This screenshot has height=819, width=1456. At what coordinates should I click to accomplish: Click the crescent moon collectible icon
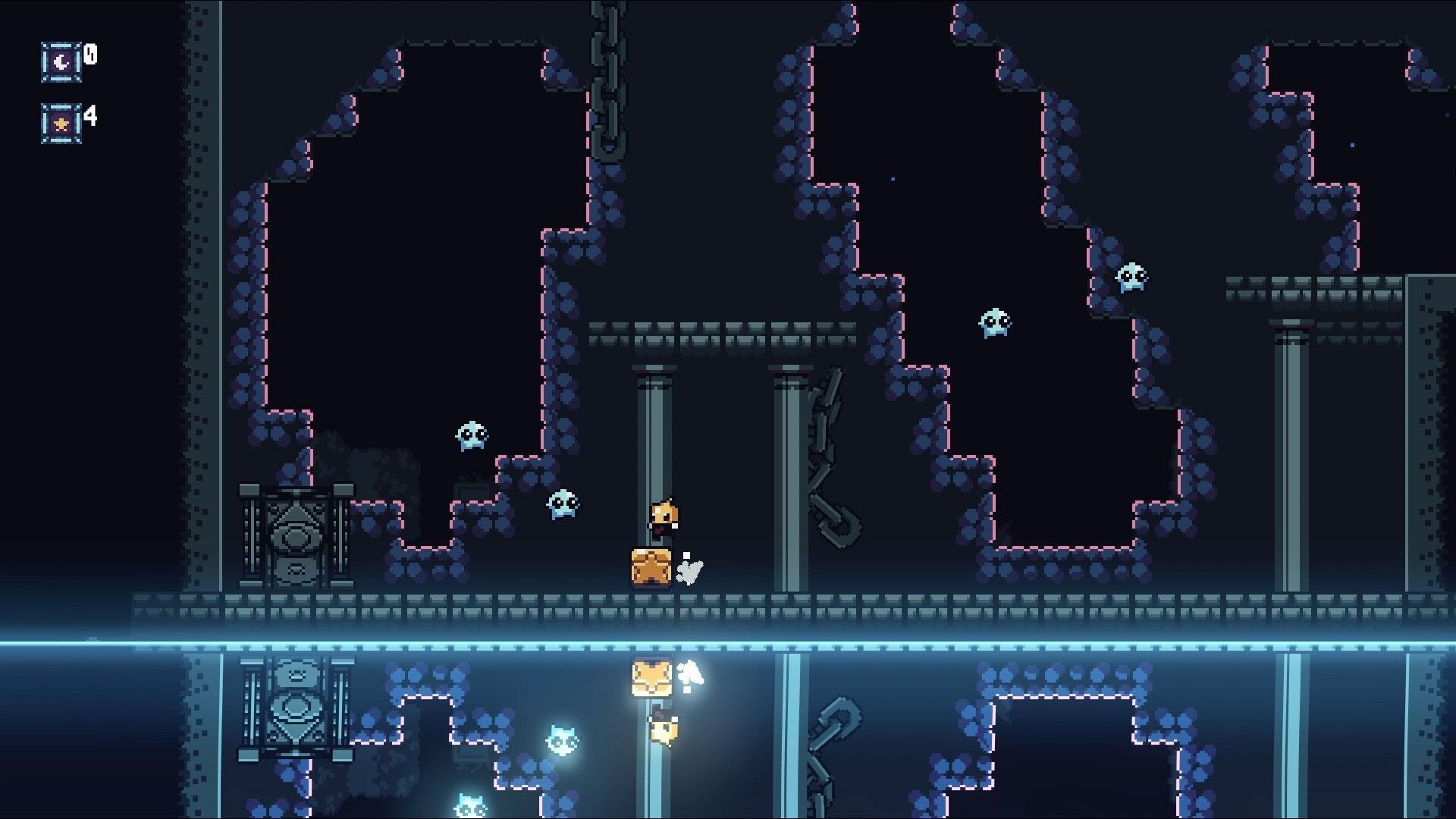pyautogui.click(x=61, y=61)
